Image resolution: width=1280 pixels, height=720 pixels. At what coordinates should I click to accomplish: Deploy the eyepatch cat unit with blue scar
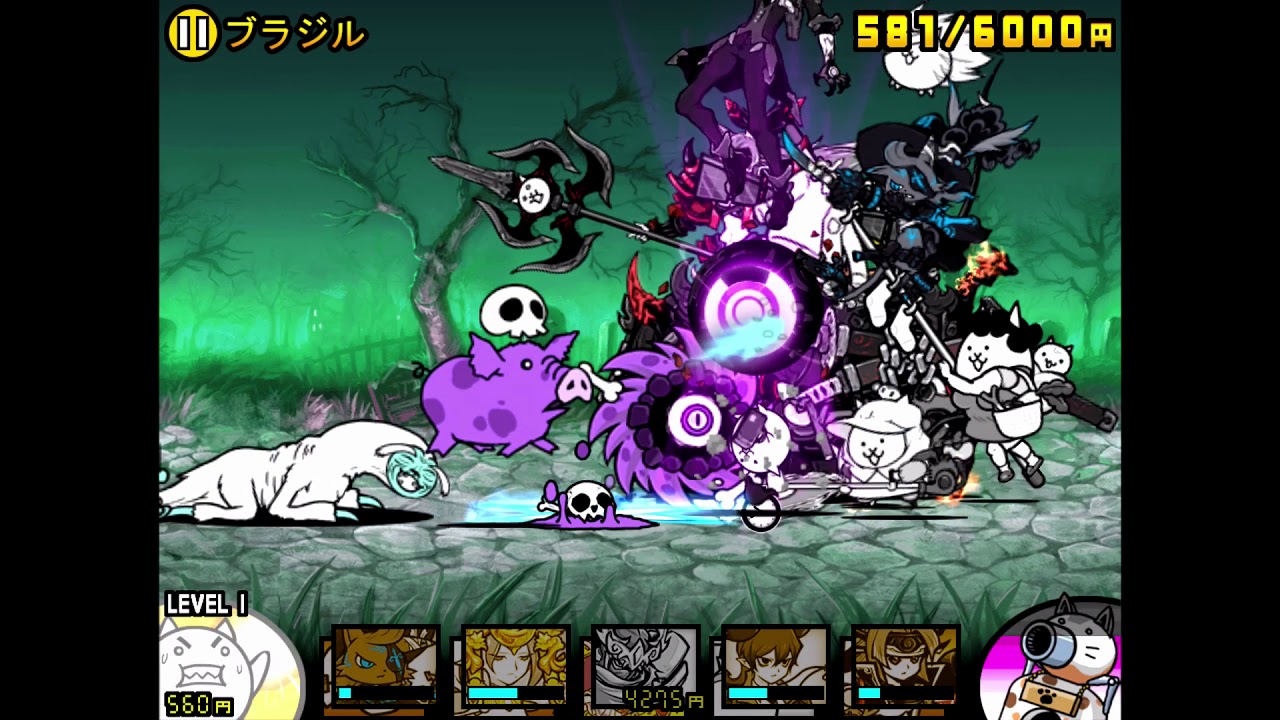pos(385,666)
